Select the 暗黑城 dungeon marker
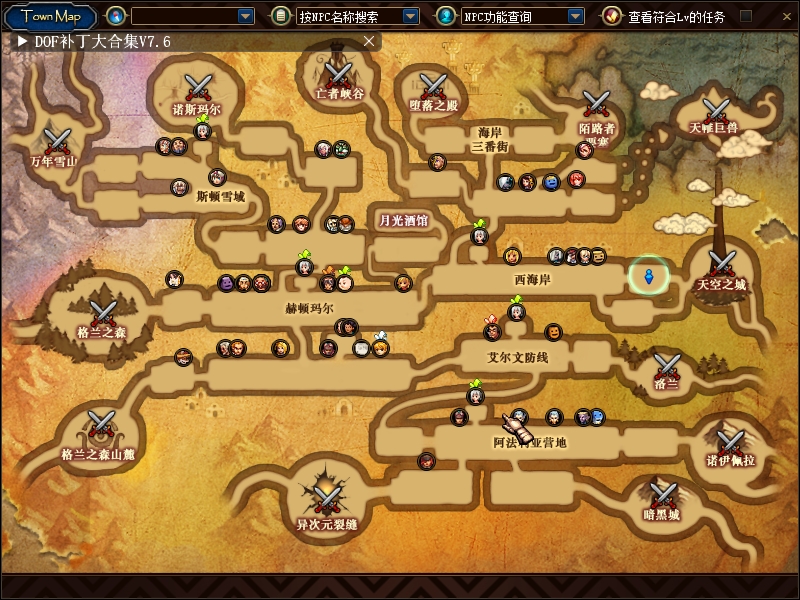 point(662,494)
